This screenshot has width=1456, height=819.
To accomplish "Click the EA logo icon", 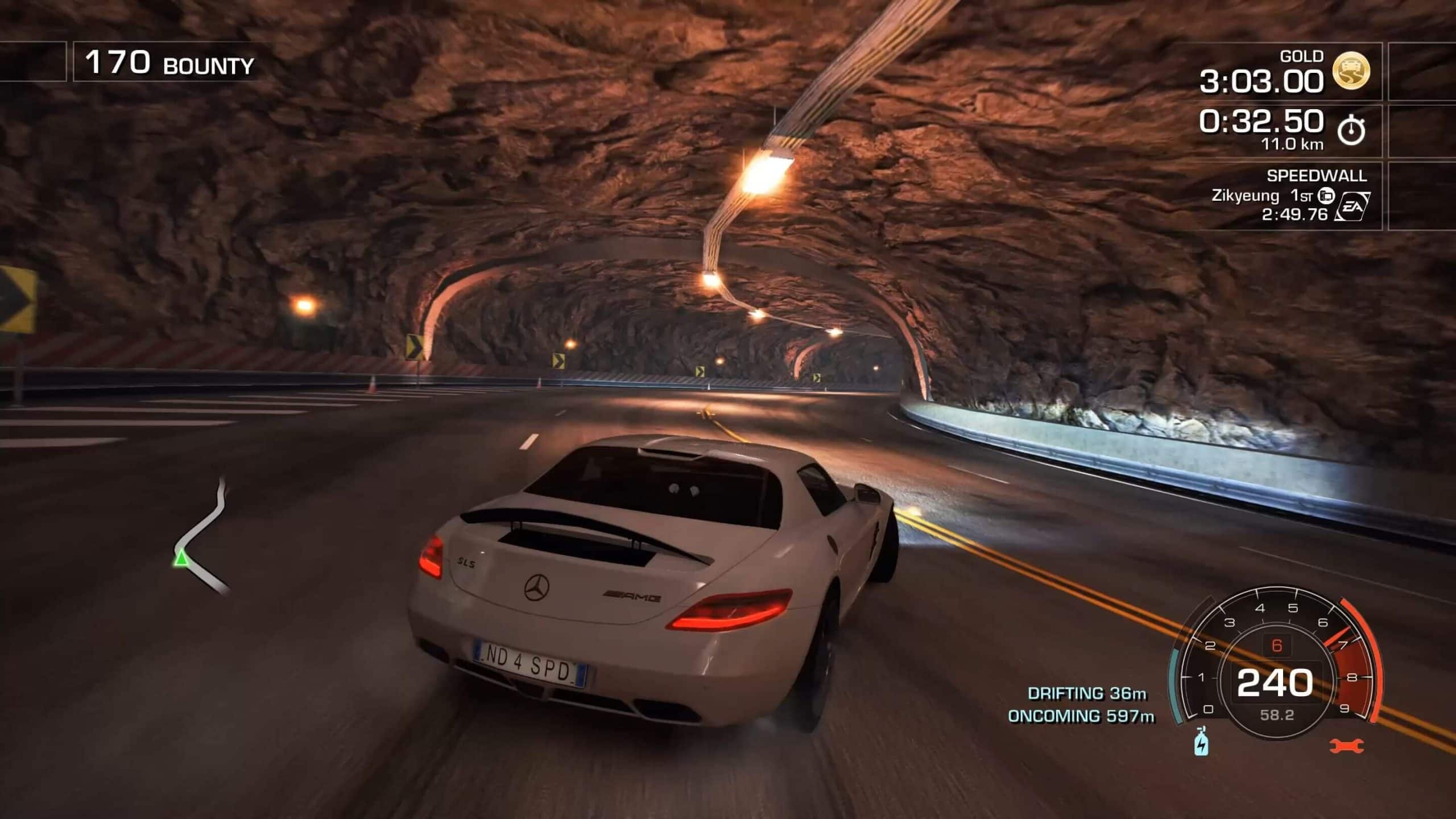I will 1352,206.
